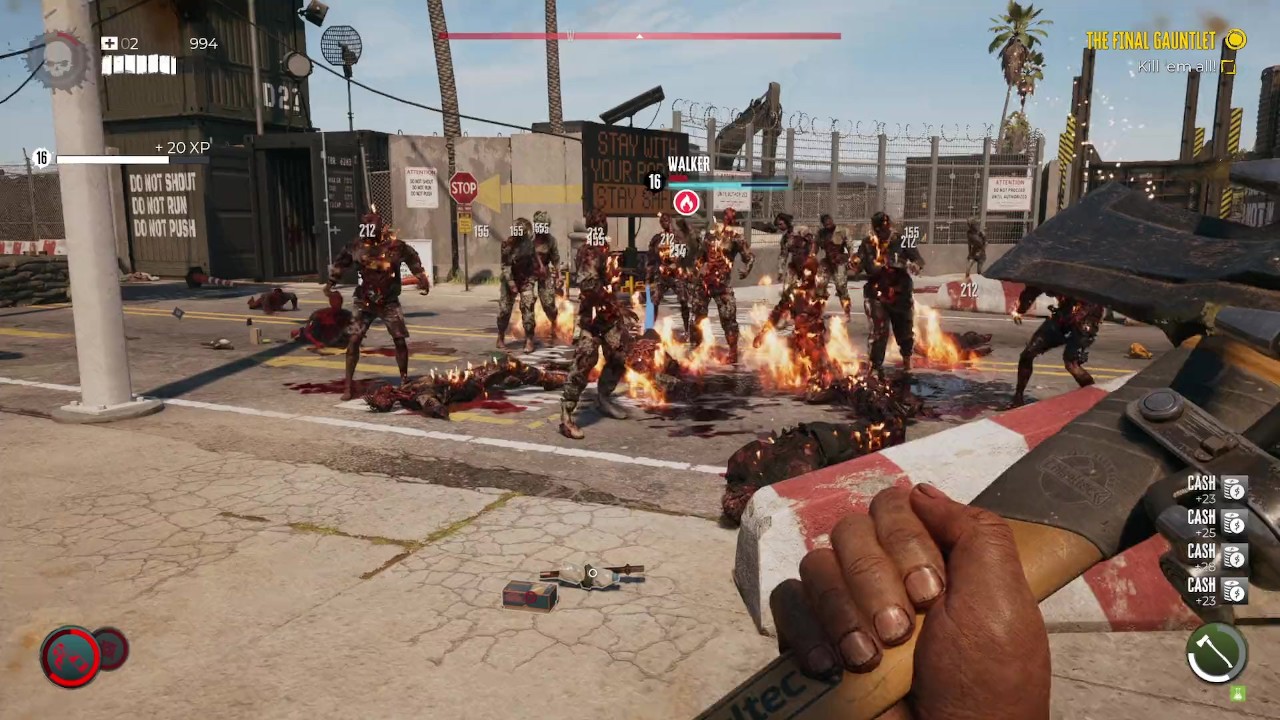Check the Kill 'em all objective checkbox

pos(1228,66)
